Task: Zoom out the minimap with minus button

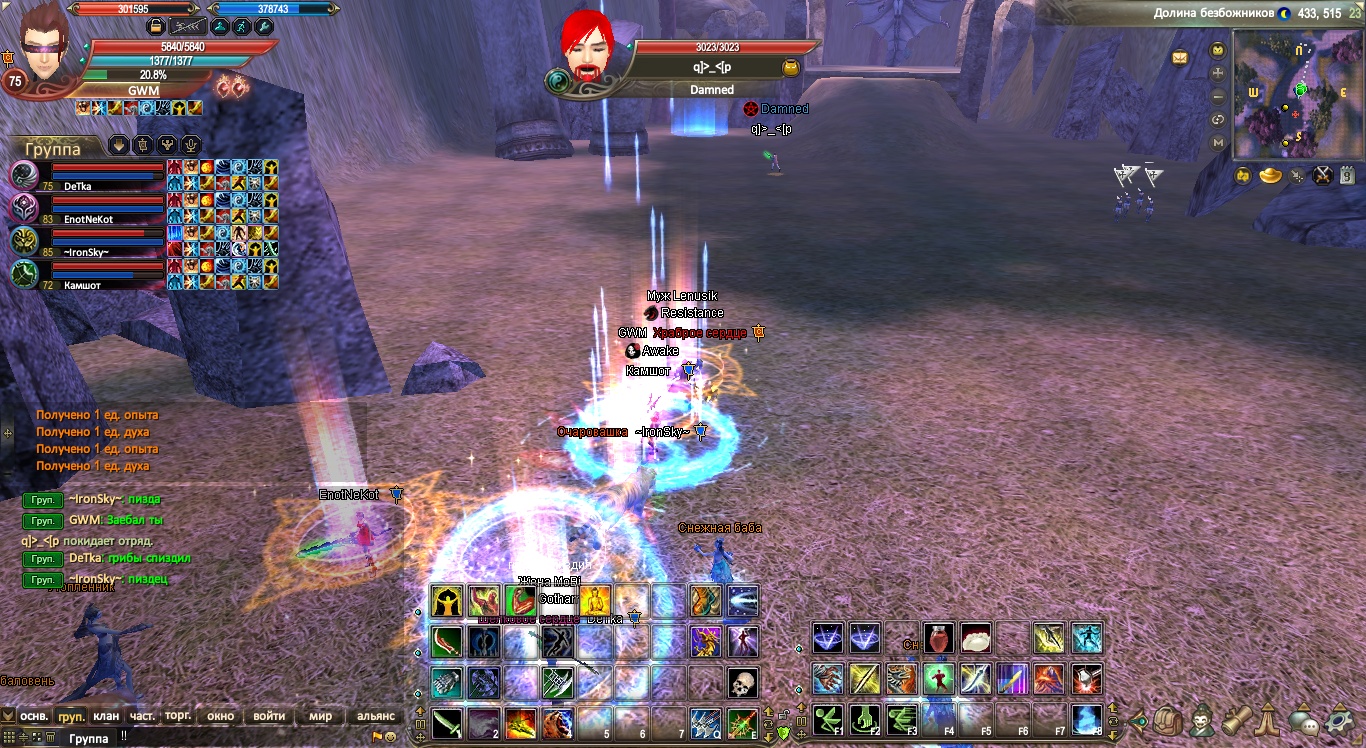Action: pyautogui.click(x=1218, y=97)
